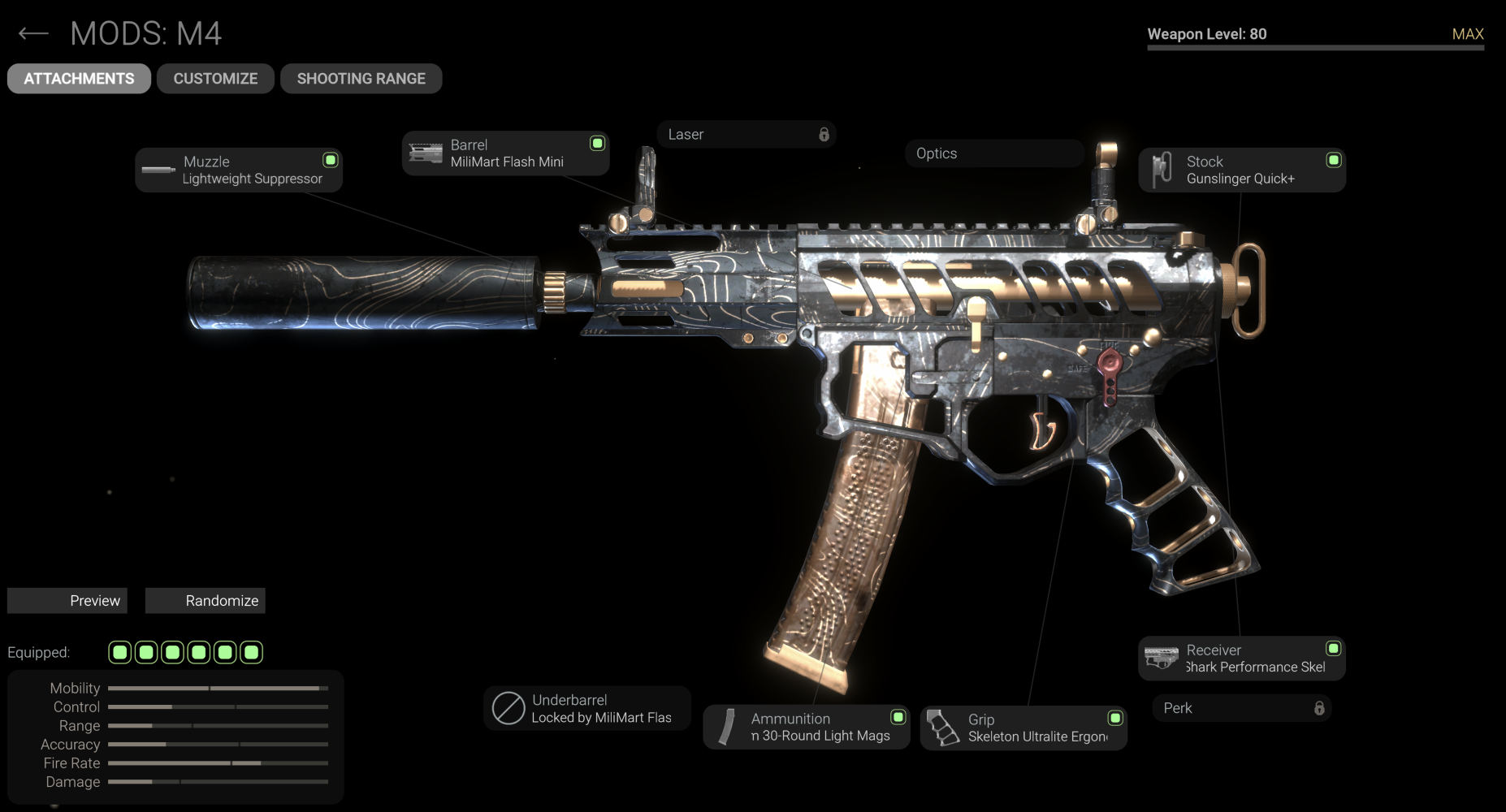Go back using the arrow button

33,33
